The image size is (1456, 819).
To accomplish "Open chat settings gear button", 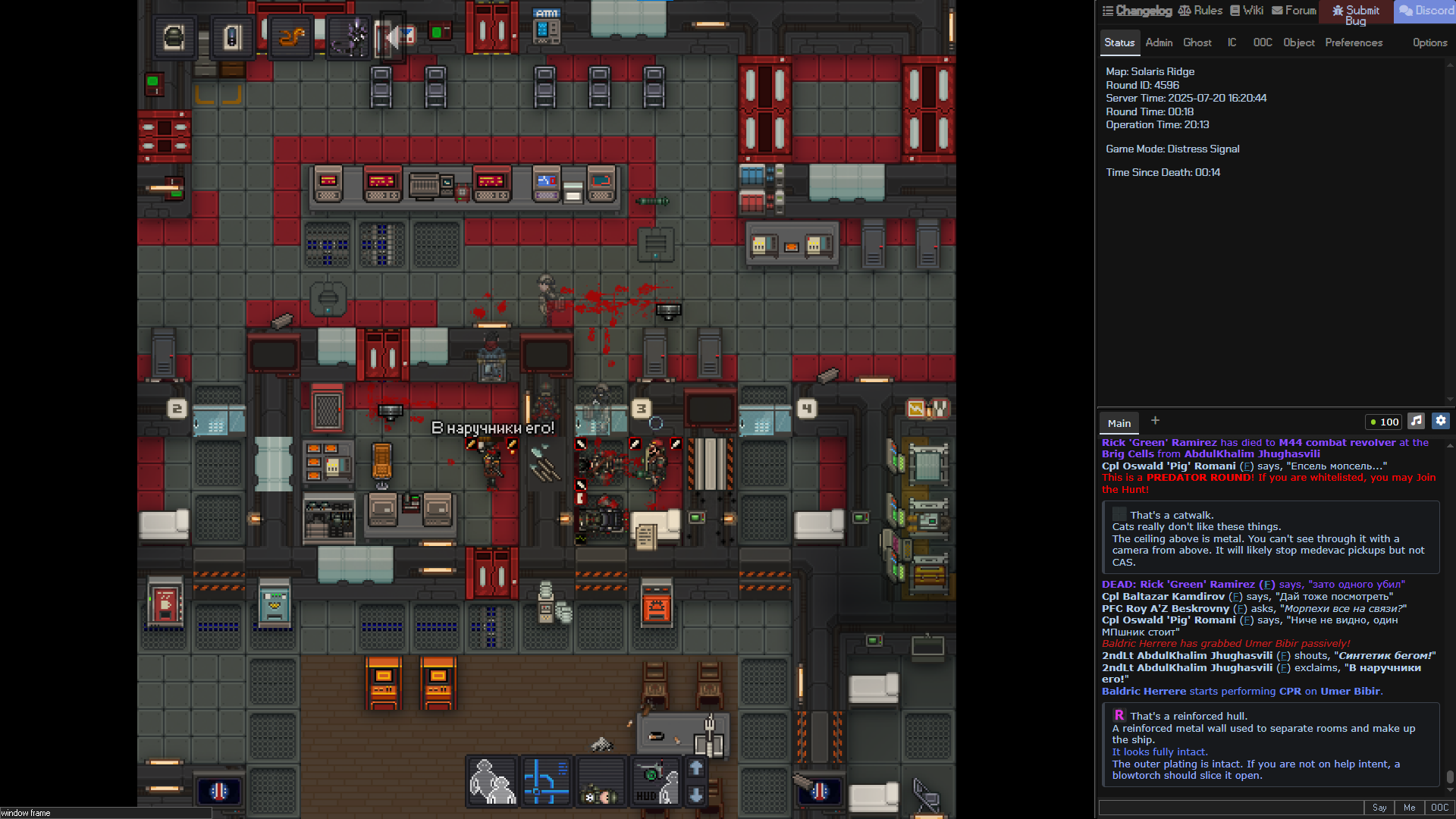I will coord(1441,421).
